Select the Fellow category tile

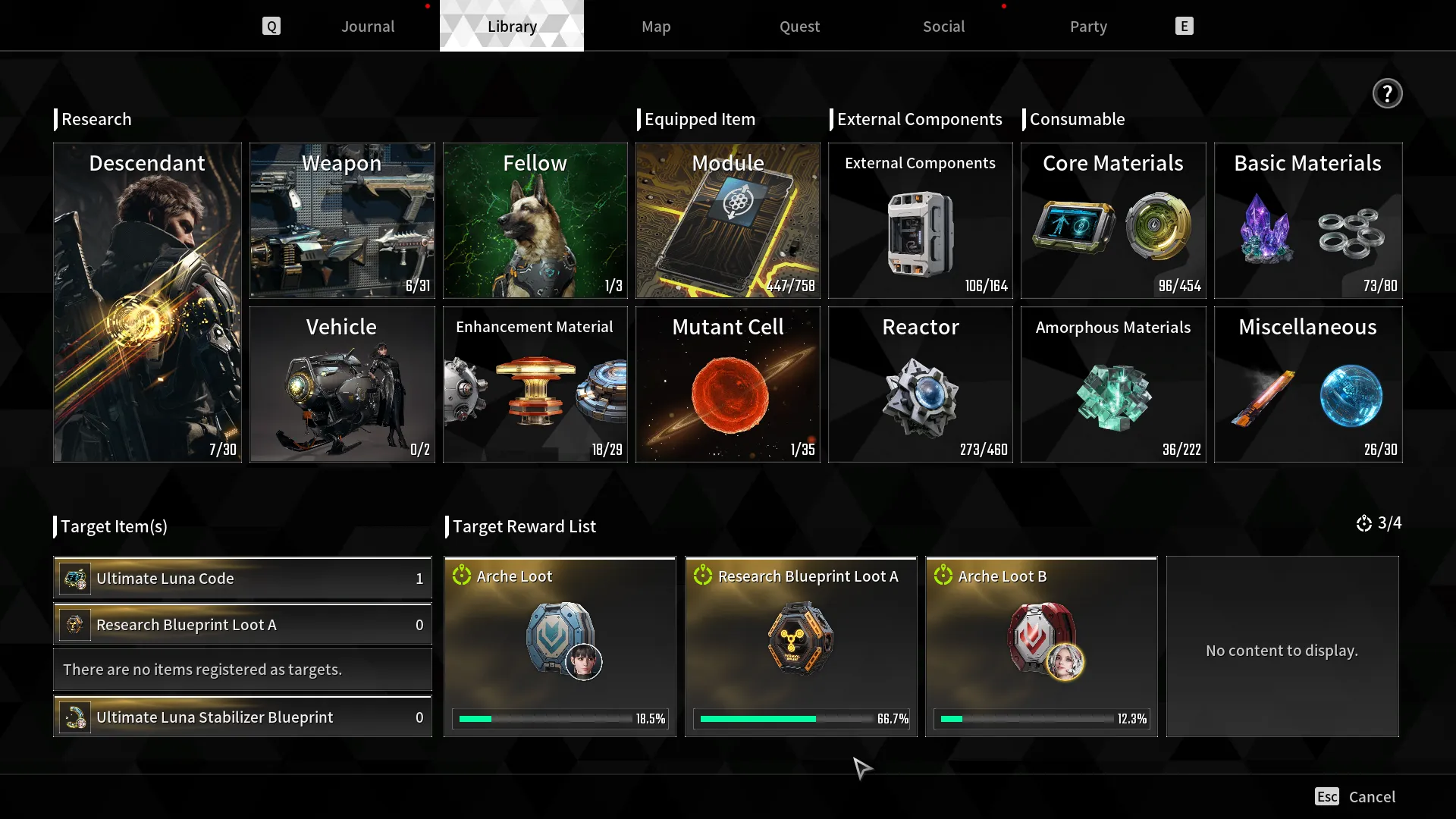(x=535, y=221)
